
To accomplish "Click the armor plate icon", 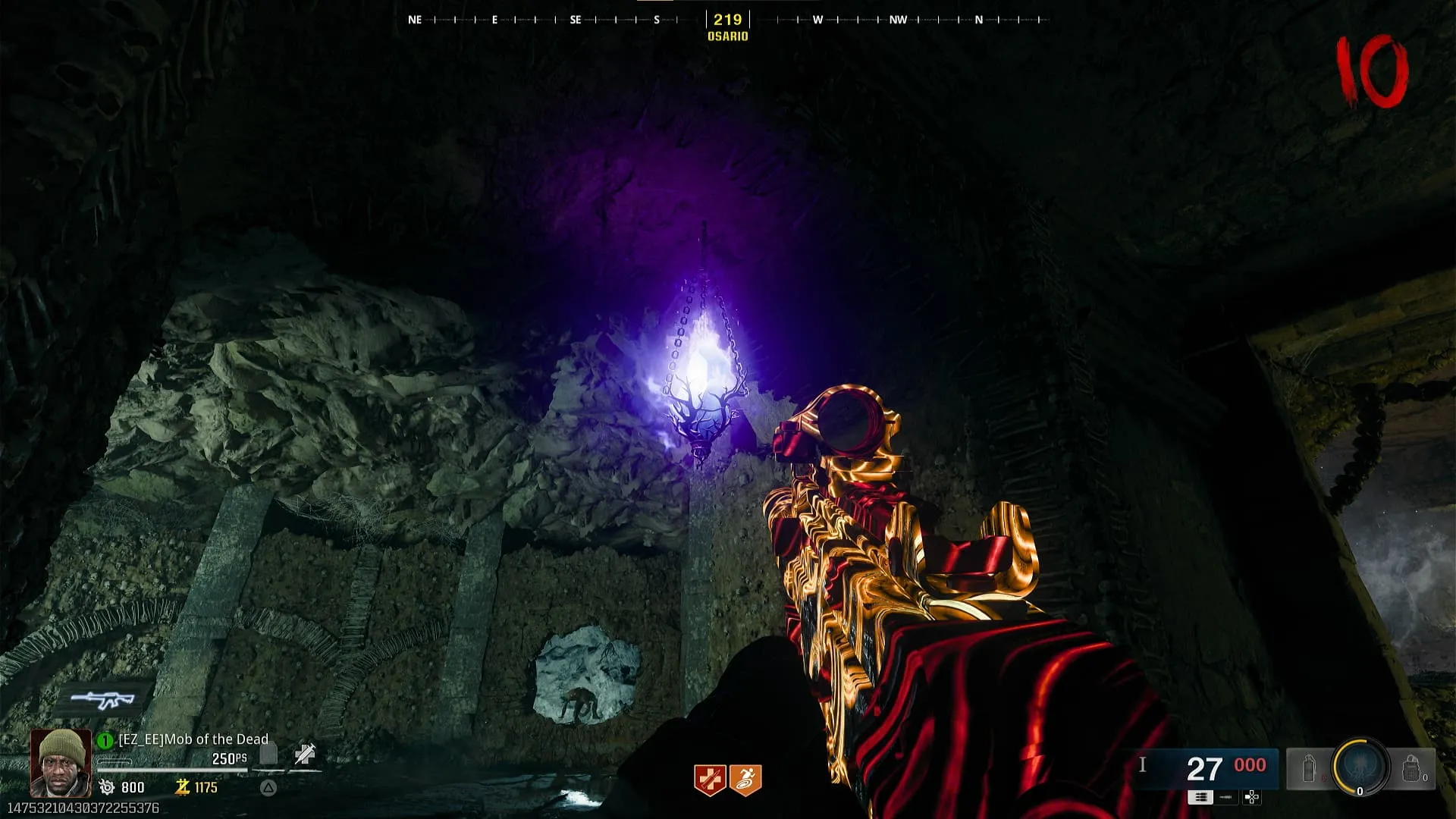I will (x=268, y=754).
